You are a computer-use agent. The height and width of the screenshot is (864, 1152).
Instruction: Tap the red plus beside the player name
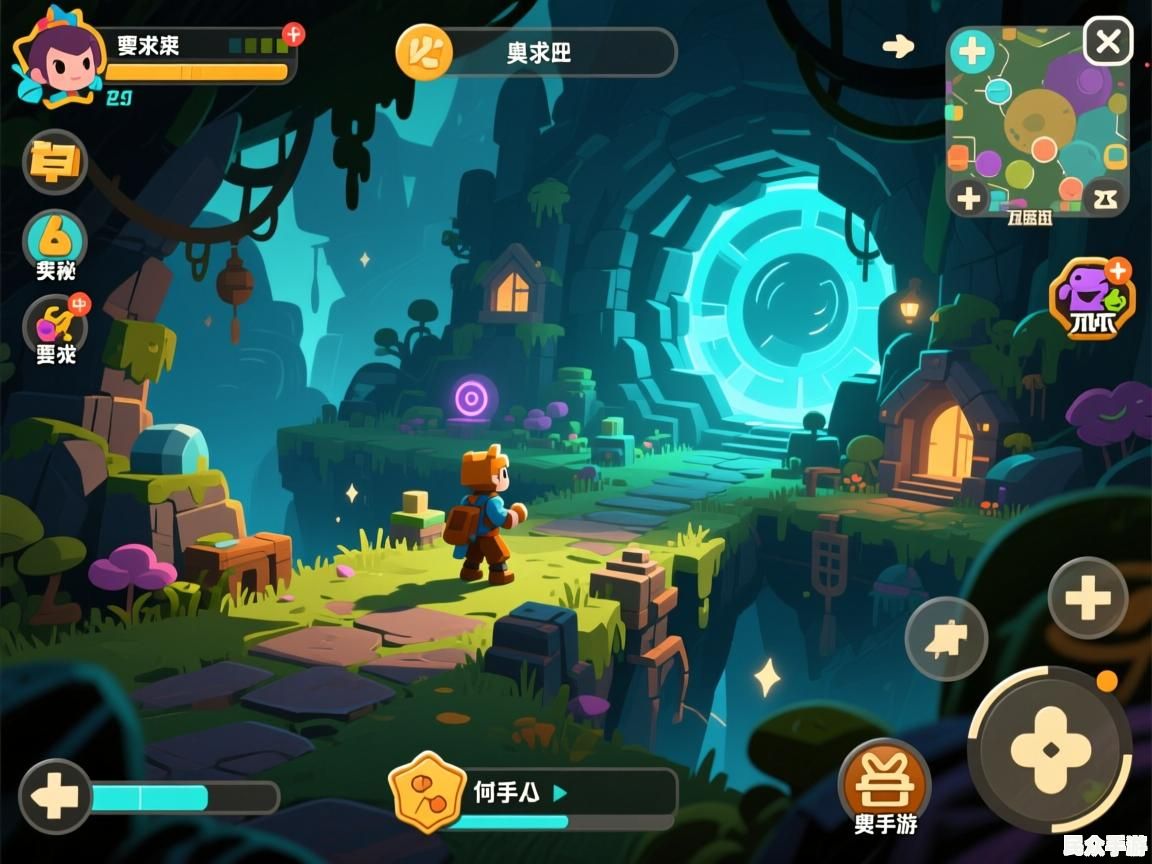click(293, 34)
